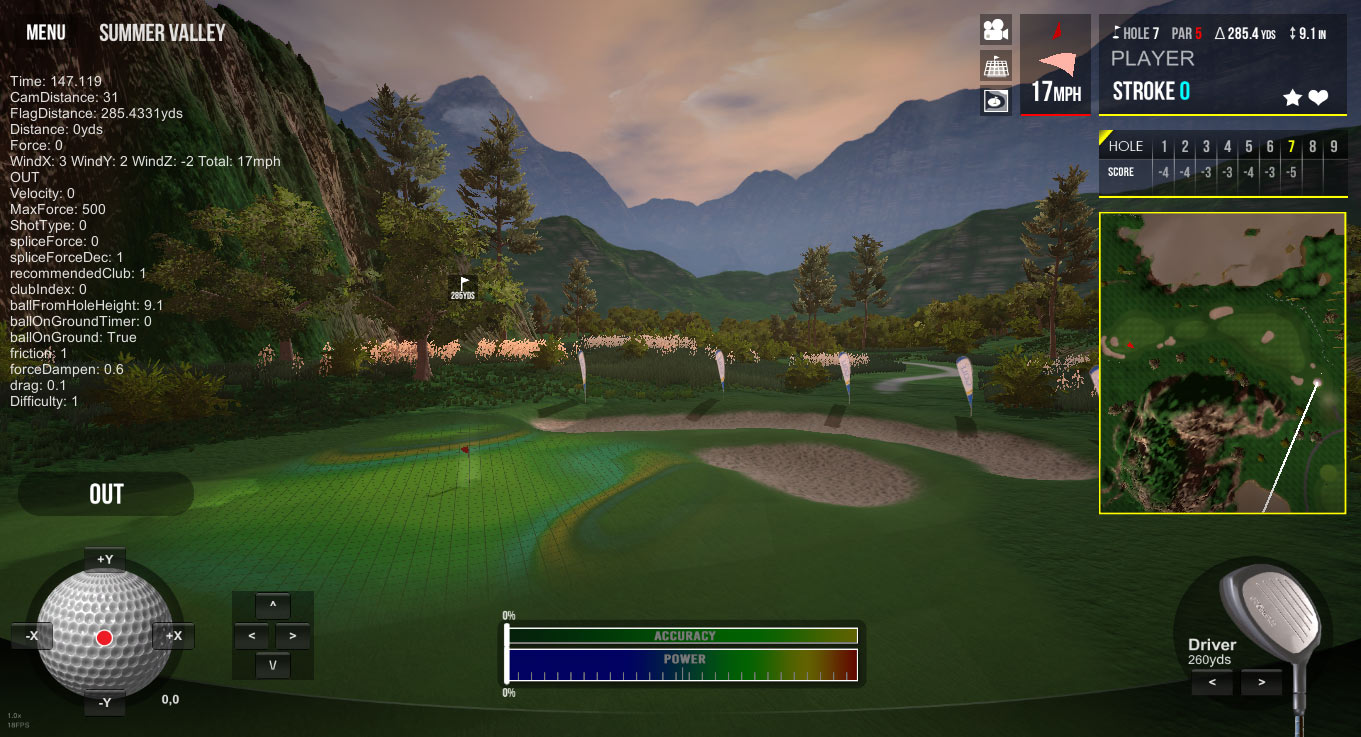Aim right with the right arrow pad button
The width and height of the screenshot is (1361, 737).
(x=292, y=635)
